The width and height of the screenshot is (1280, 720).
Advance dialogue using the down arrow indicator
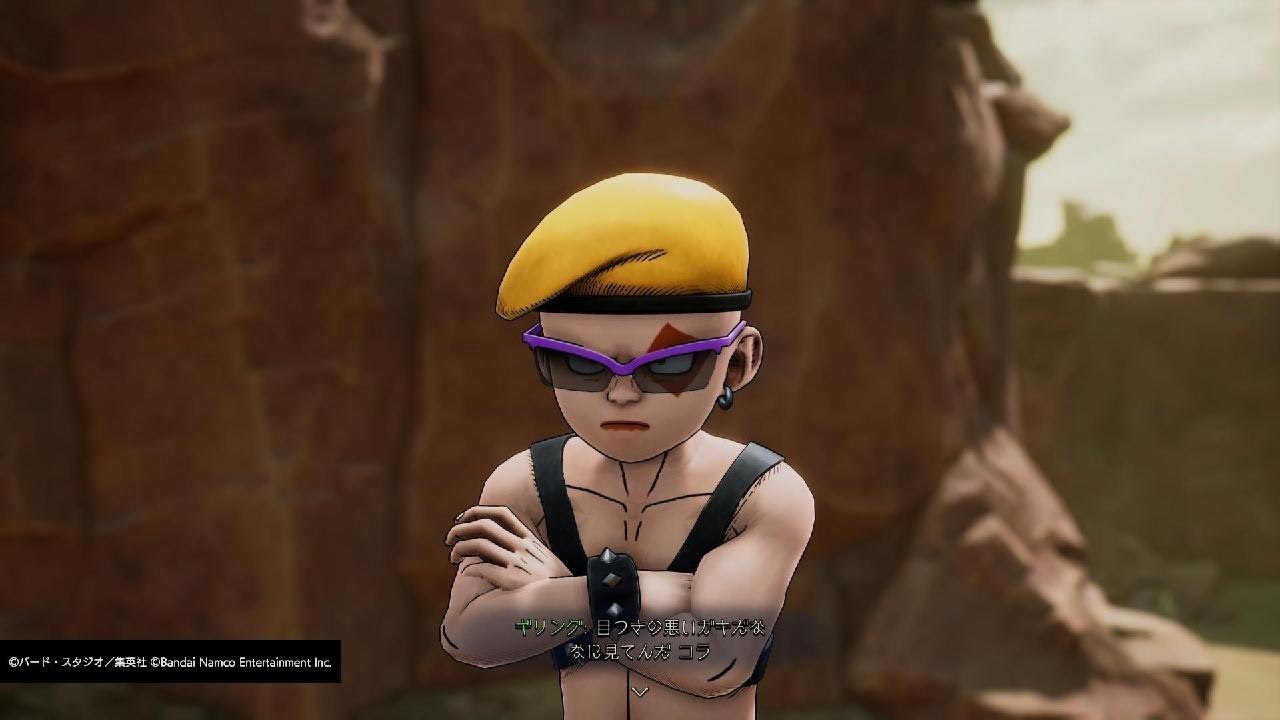[x=640, y=690]
